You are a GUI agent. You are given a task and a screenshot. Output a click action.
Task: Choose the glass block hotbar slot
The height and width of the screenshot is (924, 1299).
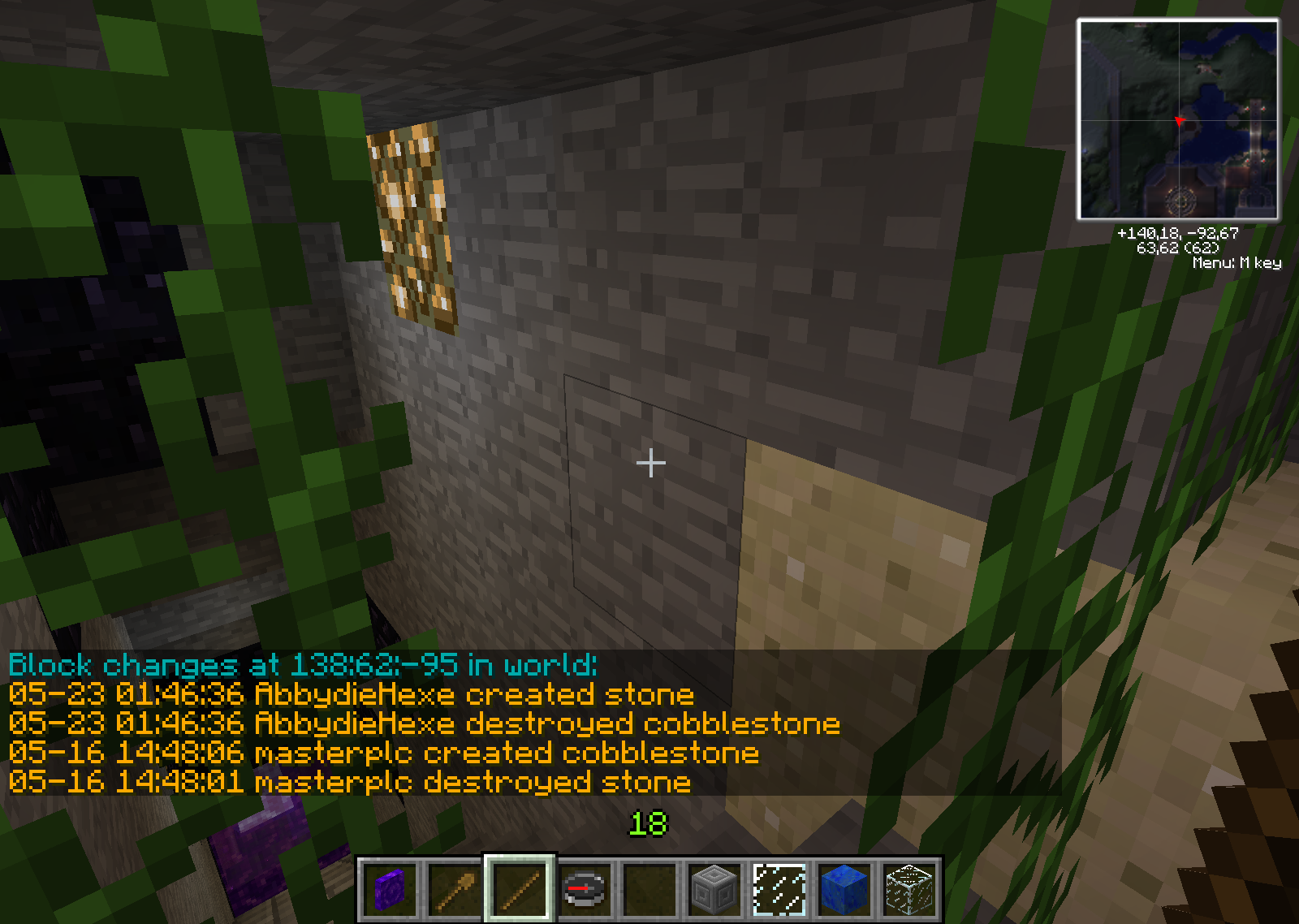(909, 889)
